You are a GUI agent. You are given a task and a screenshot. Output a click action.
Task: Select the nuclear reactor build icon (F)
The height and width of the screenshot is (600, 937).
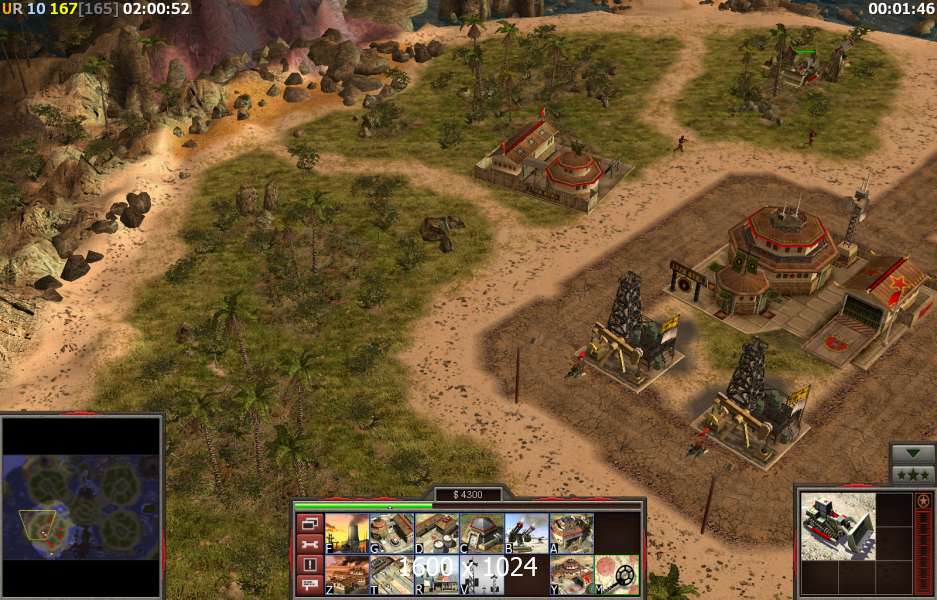click(x=346, y=533)
